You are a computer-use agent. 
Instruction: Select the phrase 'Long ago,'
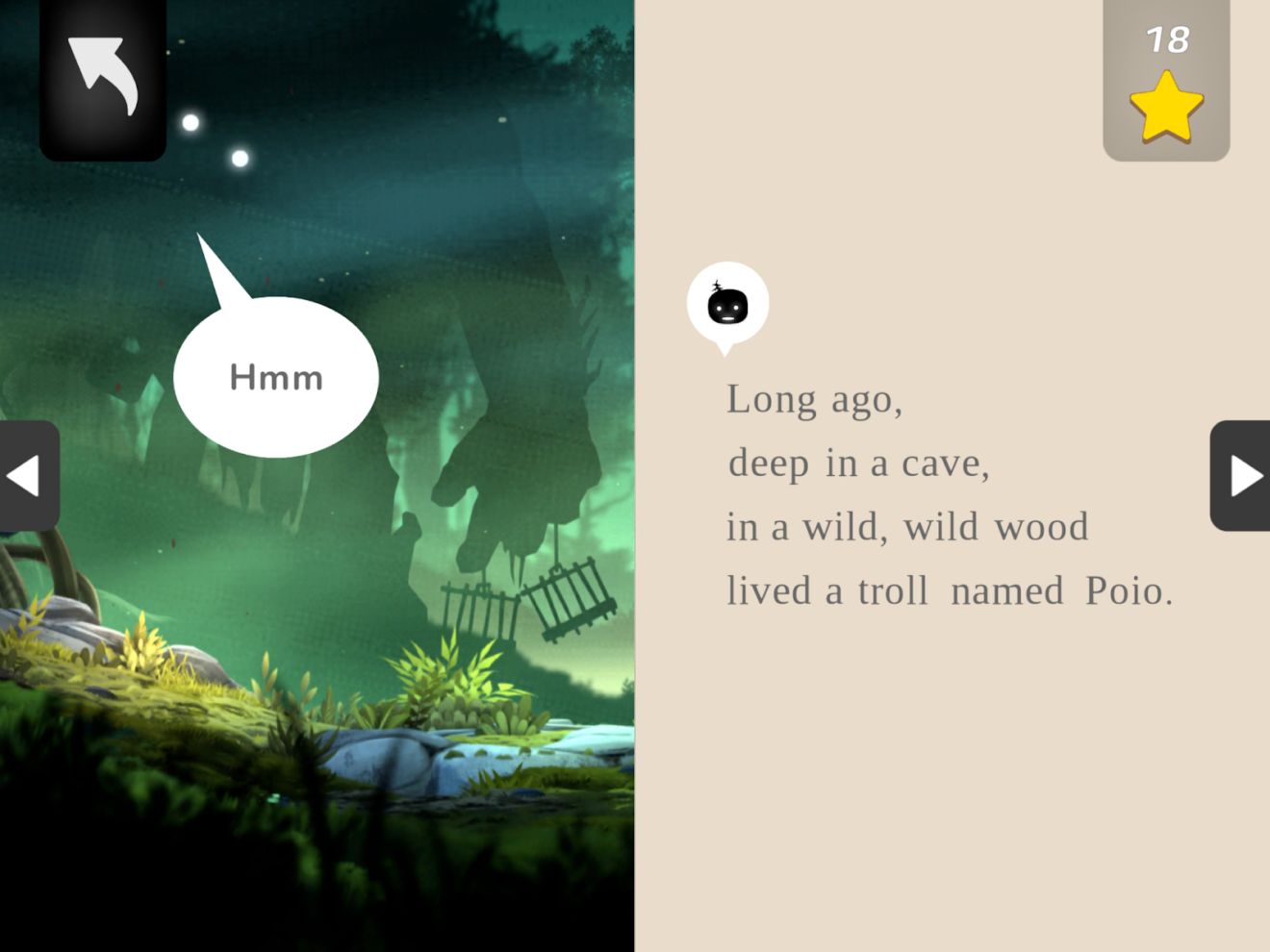pos(814,398)
